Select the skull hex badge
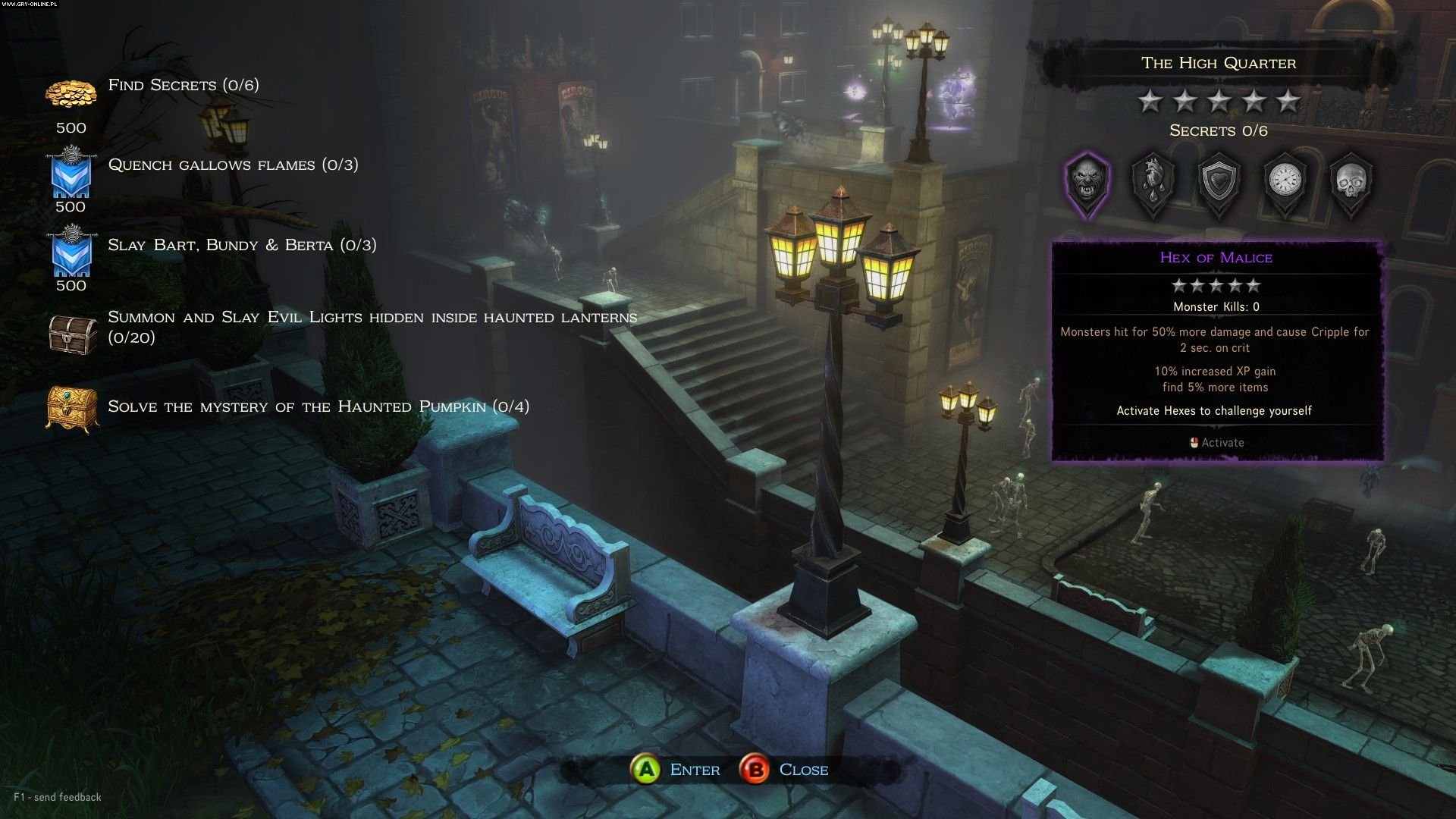Viewport: 1456px width, 819px height. 1351,183
